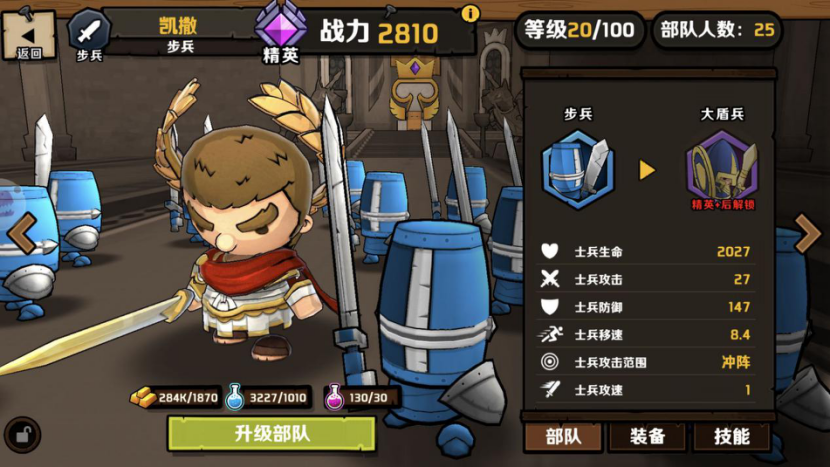830x467 pixels.
Task: Click the 升级部队 upgrade button
Action: point(271,434)
